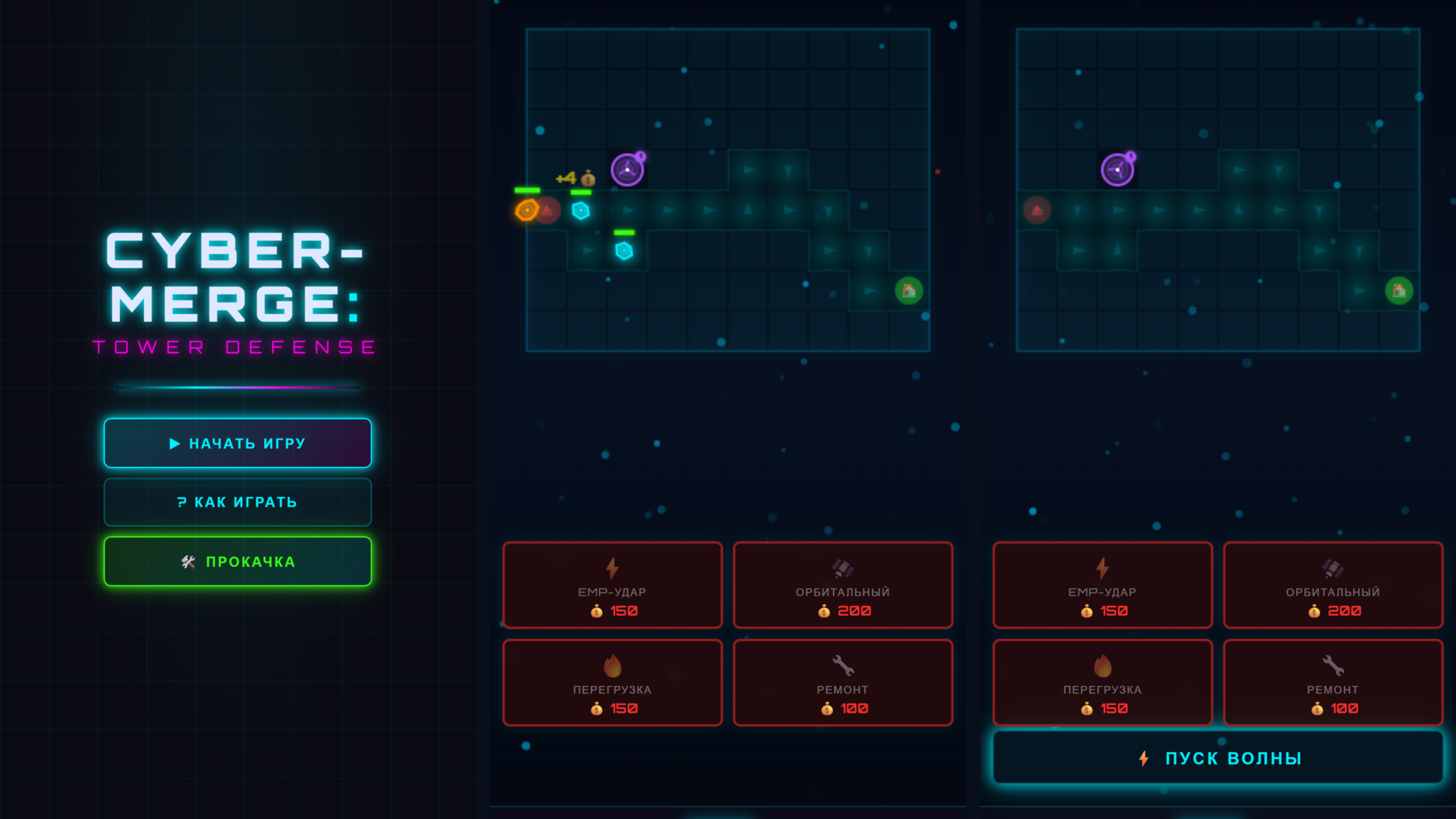This screenshot has width=1456, height=819.
Task: Click the green base icon on right map
Action: [1399, 291]
